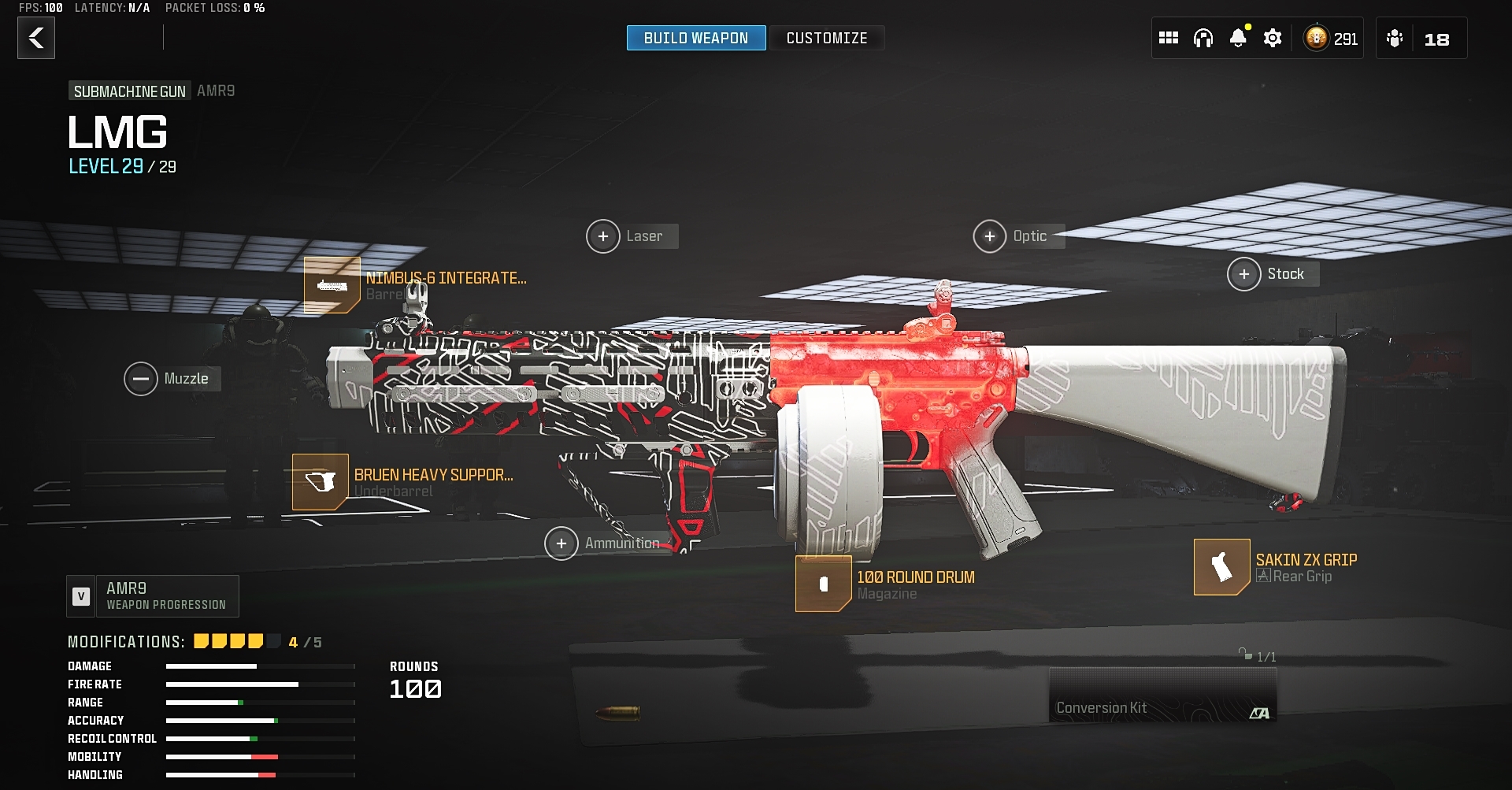1512x790 pixels.
Task: Open the headset voice channel icon
Action: pyautogui.click(x=1203, y=38)
